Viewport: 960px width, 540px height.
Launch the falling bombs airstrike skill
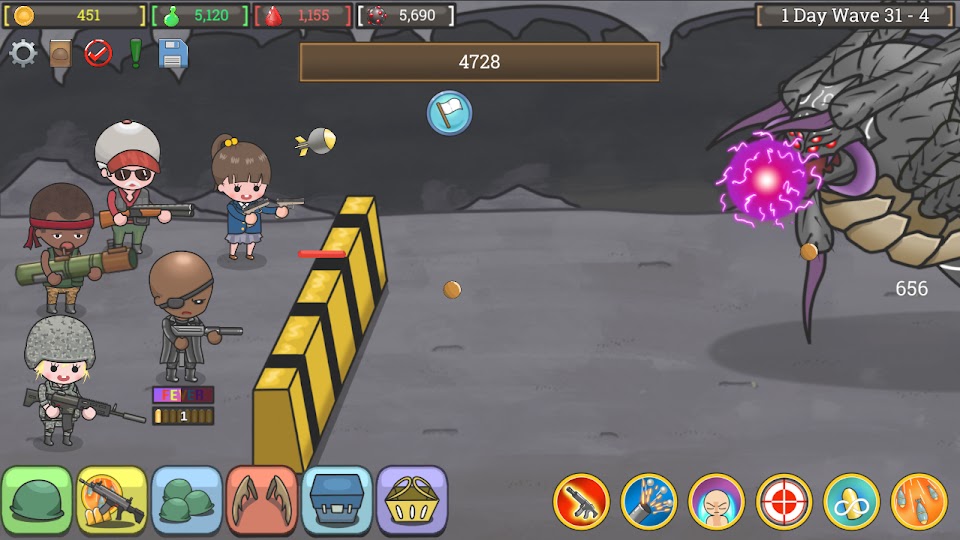(919, 501)
